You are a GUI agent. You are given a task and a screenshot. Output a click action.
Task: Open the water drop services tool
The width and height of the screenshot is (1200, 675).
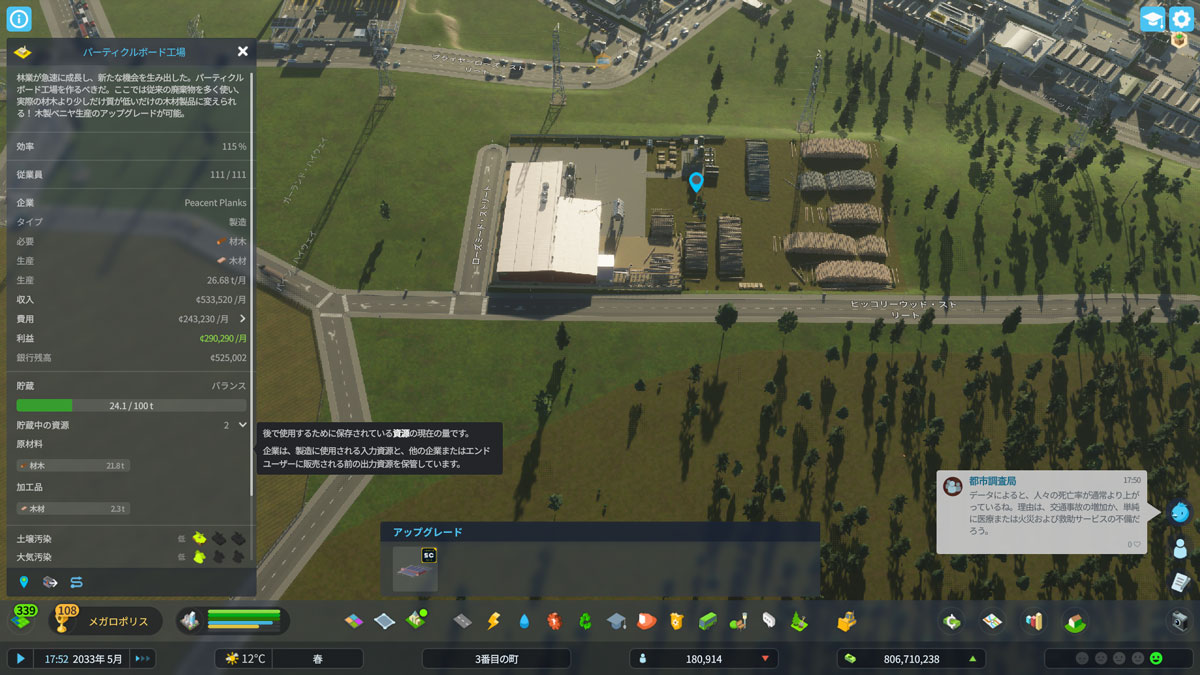point(524,621)
